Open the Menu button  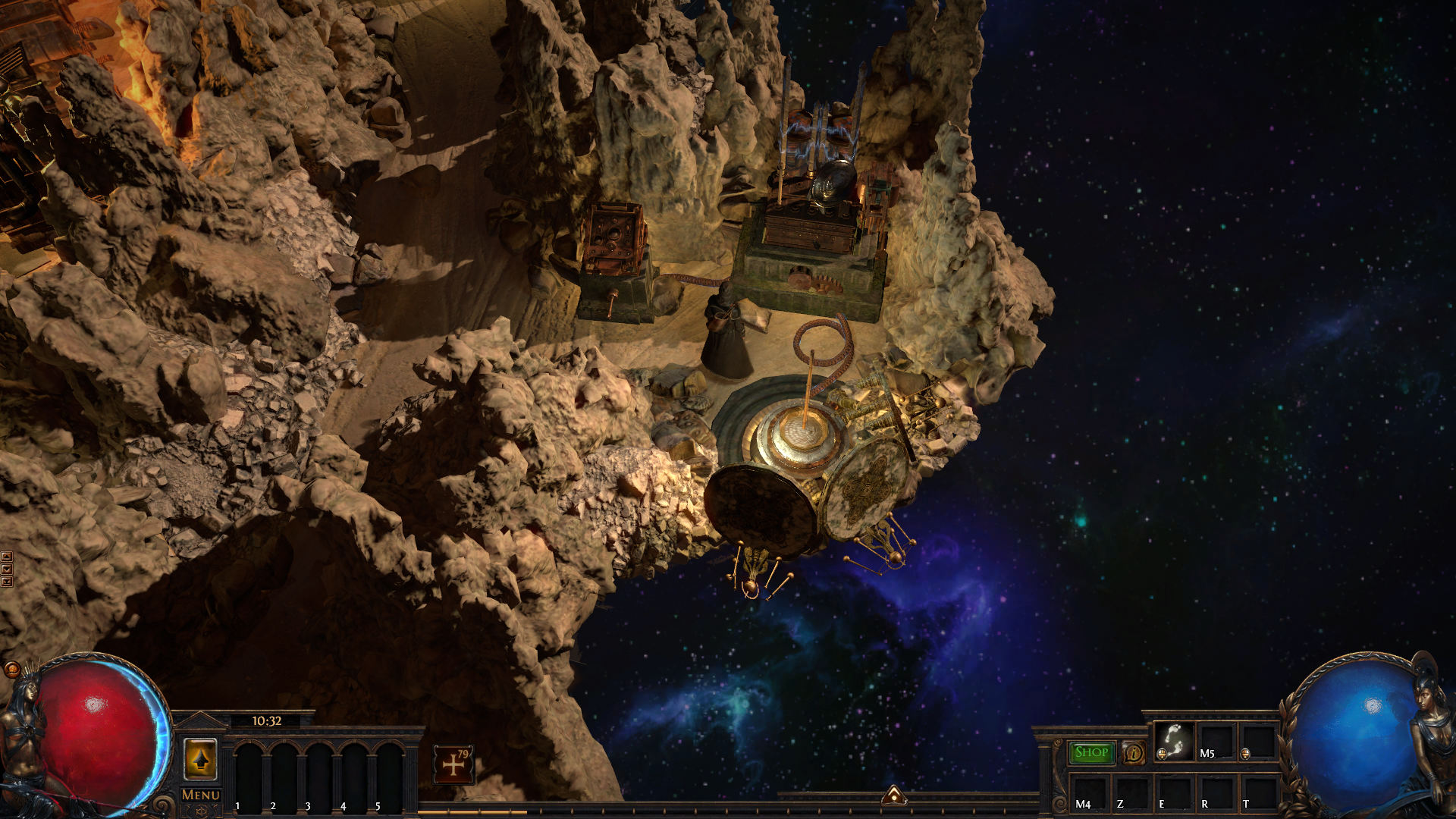tap(201, 795)
